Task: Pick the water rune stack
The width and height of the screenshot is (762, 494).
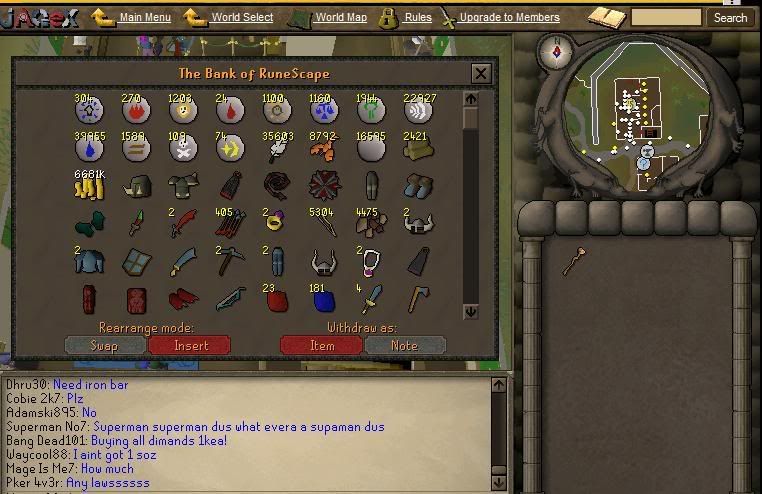Action: [90, 149]
